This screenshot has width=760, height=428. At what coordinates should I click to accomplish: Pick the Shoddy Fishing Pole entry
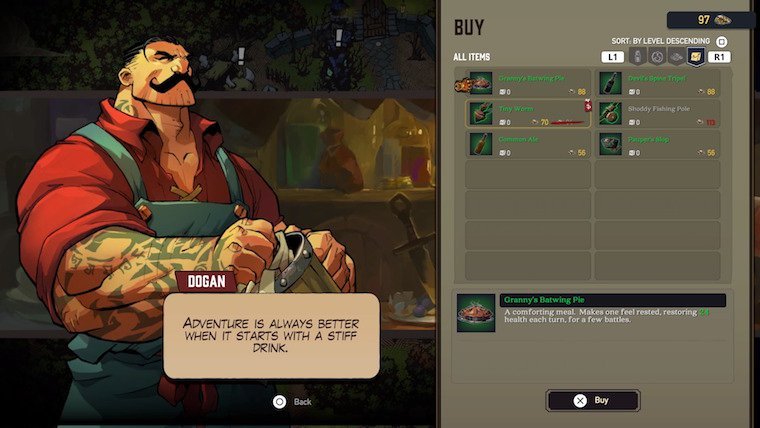pyautogui.click(x=658, y=113)
